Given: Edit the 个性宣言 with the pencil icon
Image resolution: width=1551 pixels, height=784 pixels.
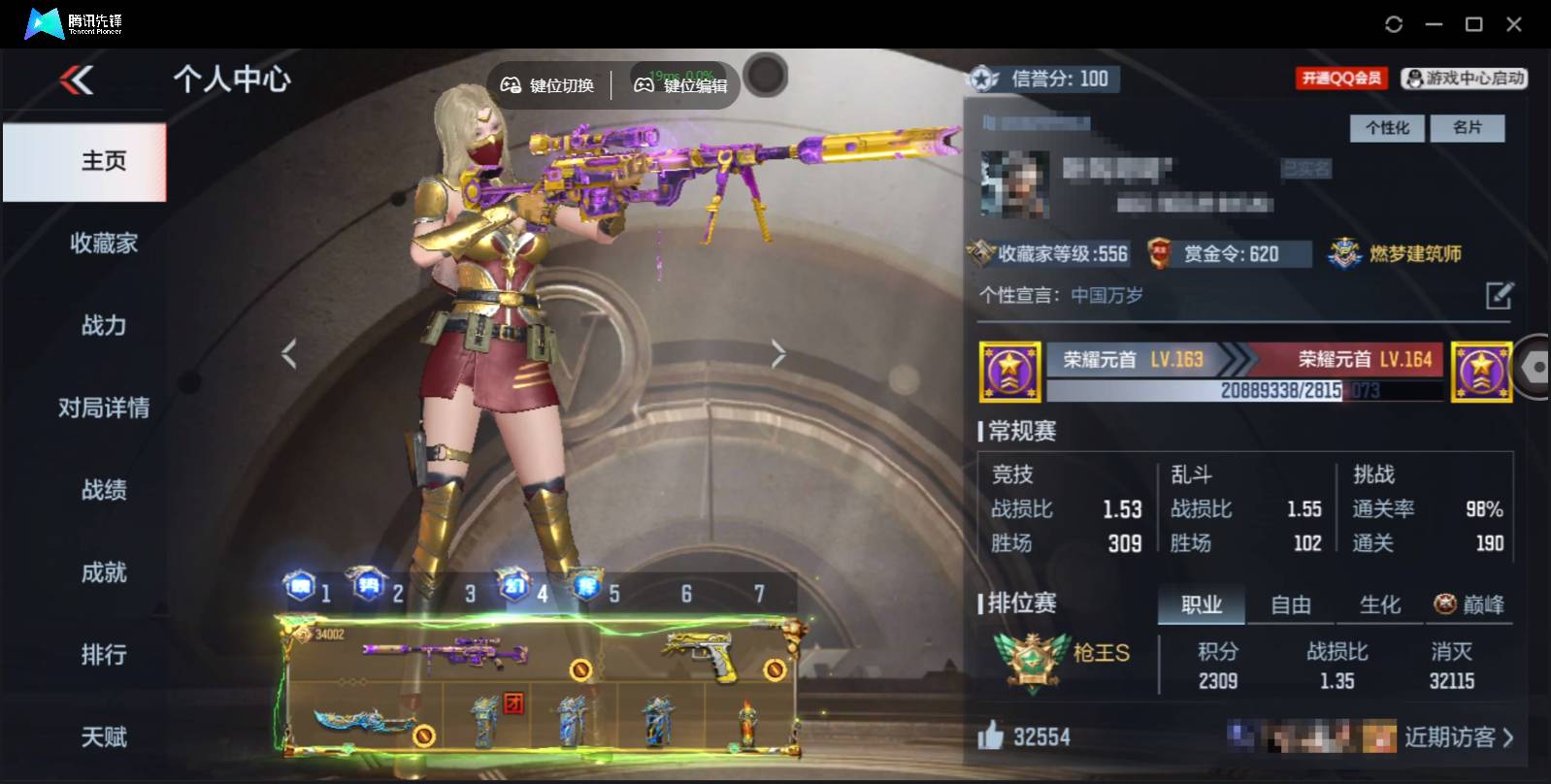Looking at the screenshot, I should (x=1500, y=295).
